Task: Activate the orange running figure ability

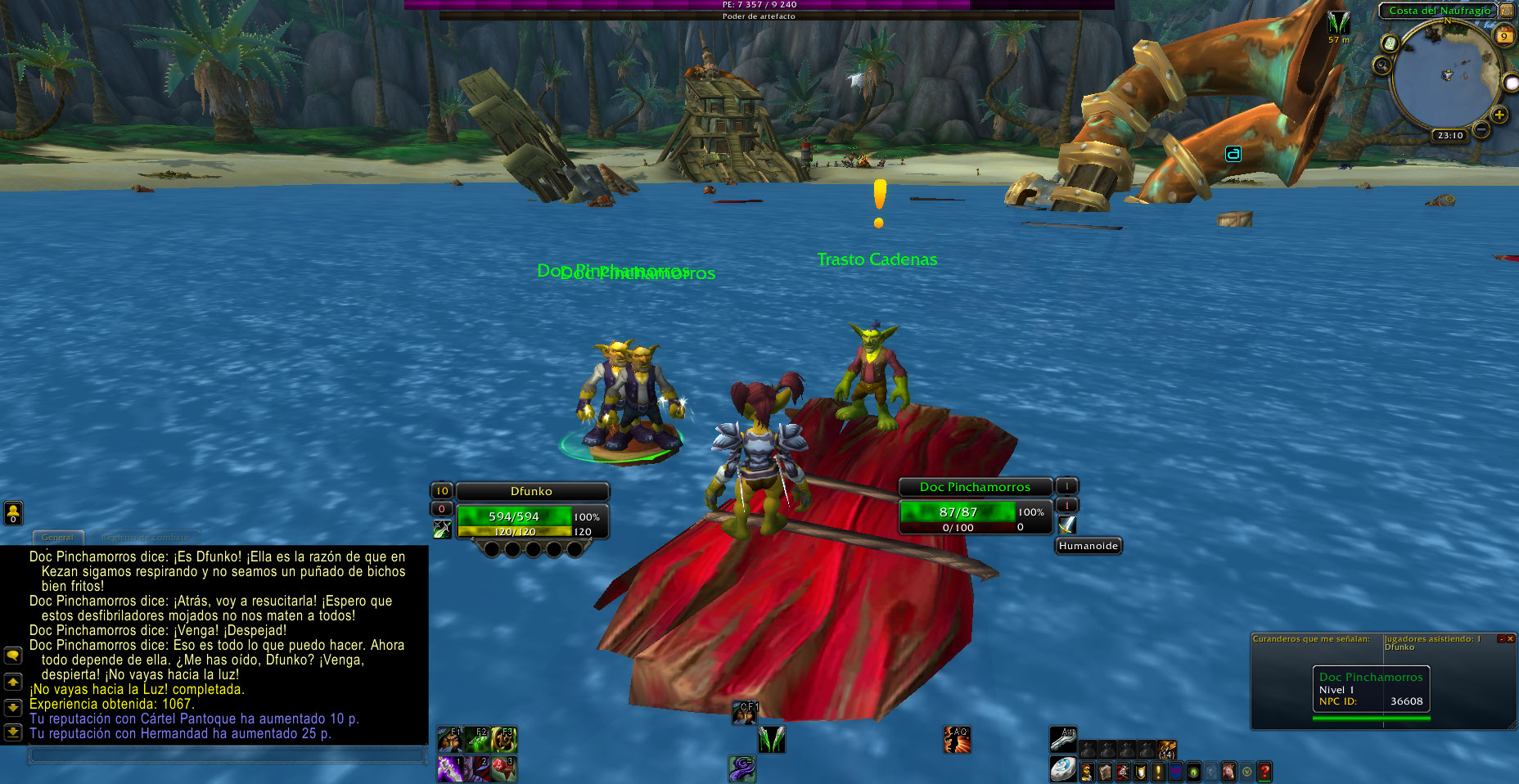Action: point(956,739)
